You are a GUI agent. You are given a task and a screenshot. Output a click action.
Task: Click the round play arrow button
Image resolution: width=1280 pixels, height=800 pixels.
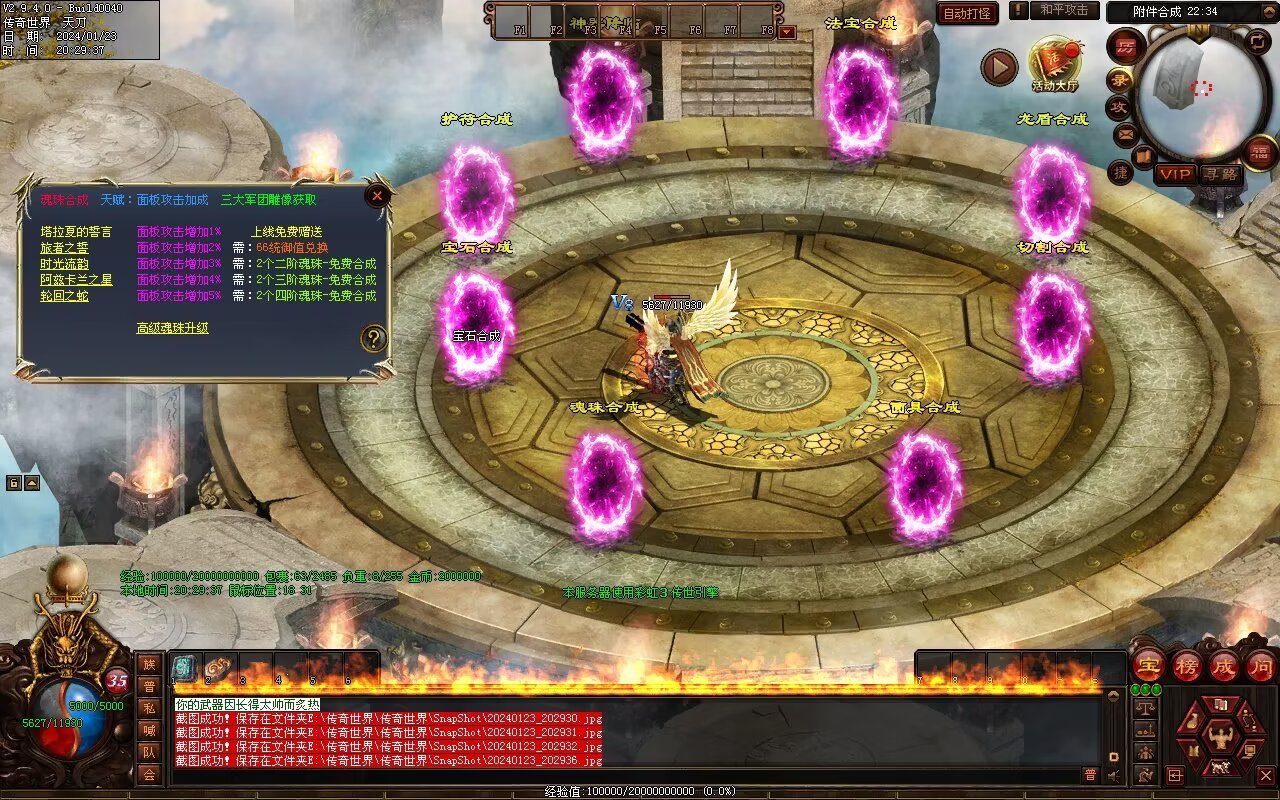point(998,68)
